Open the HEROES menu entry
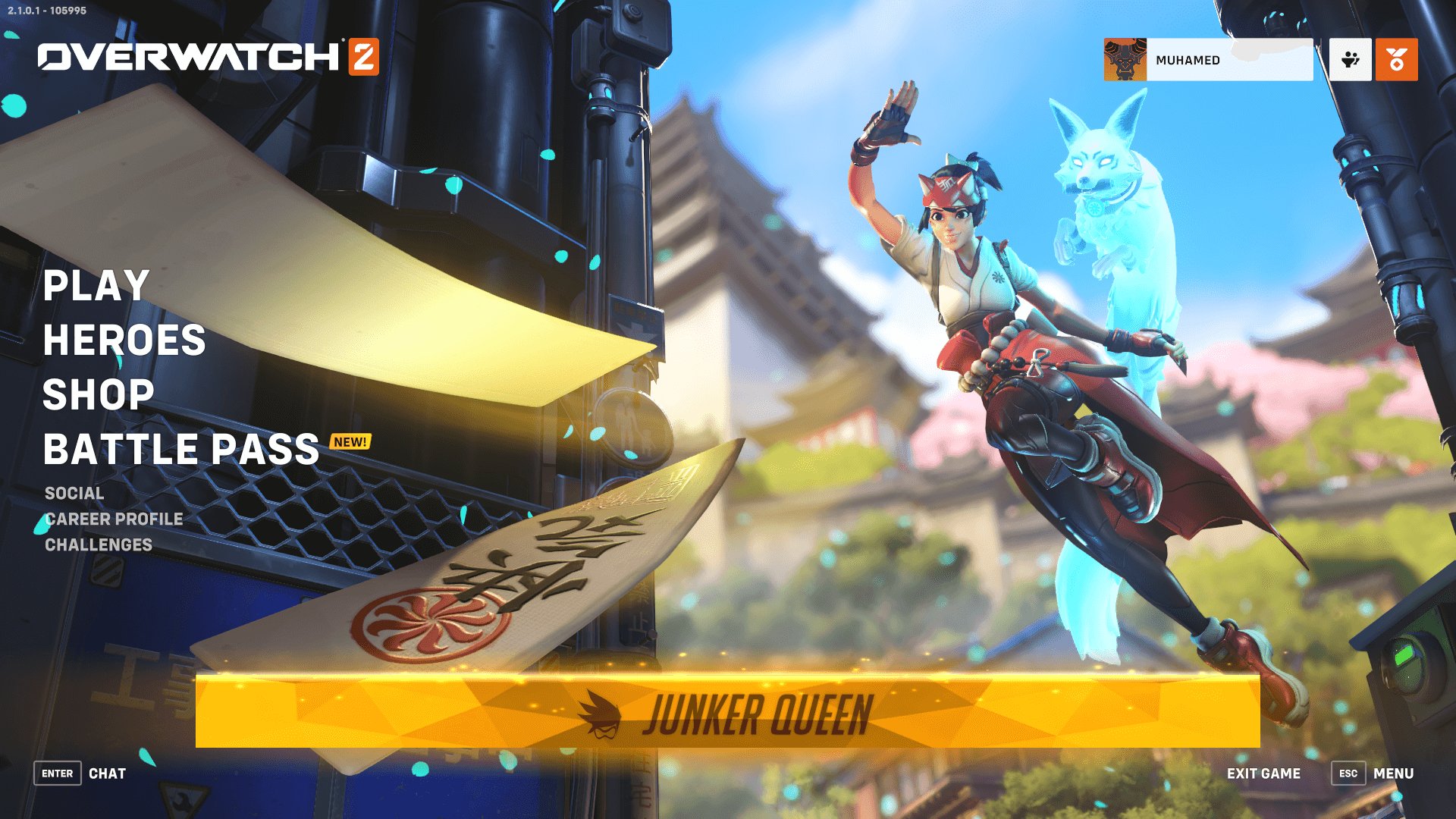This screenshot has width=1456, height=819. [124, 341]
